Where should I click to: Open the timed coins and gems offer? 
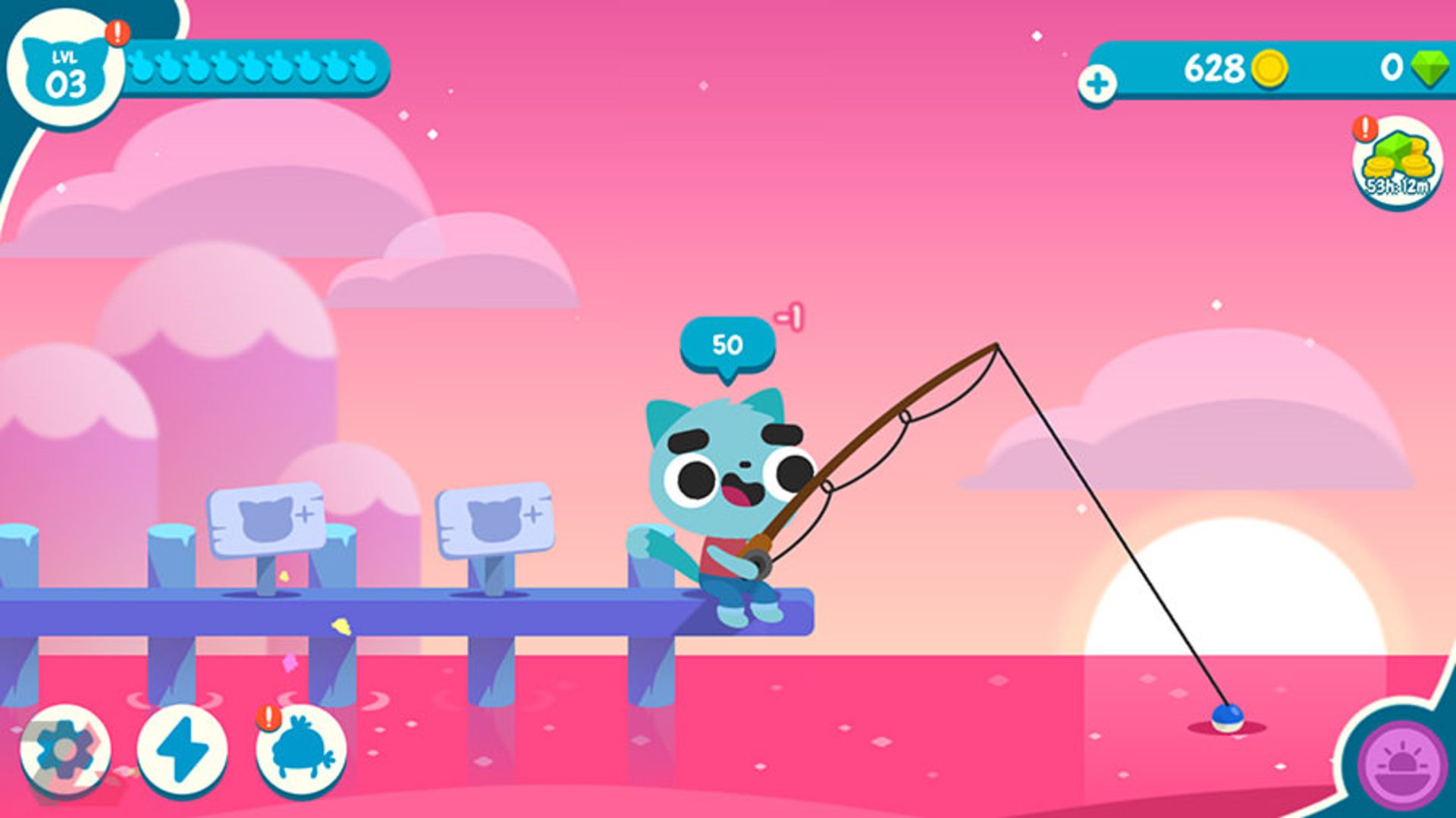tap(1397, 163)
